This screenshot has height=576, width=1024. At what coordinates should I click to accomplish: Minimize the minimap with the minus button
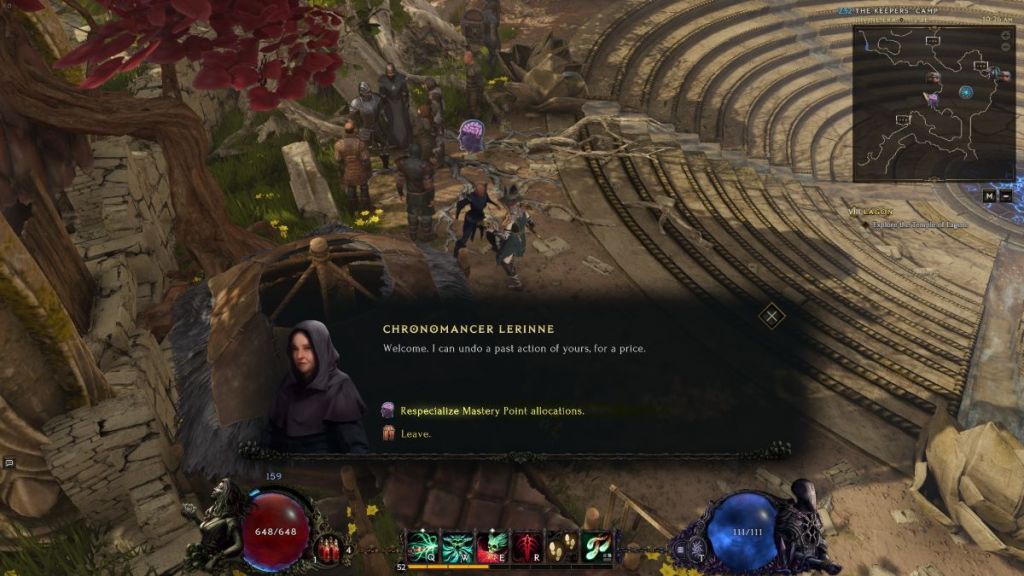tap(1005, 195)
